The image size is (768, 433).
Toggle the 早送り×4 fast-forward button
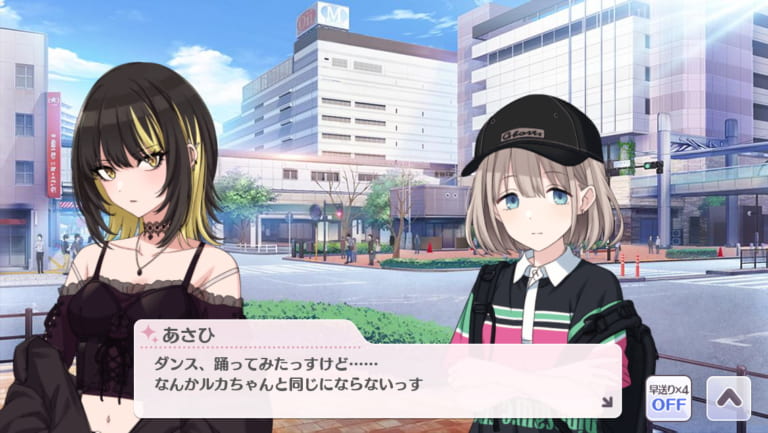coord(667,397)
